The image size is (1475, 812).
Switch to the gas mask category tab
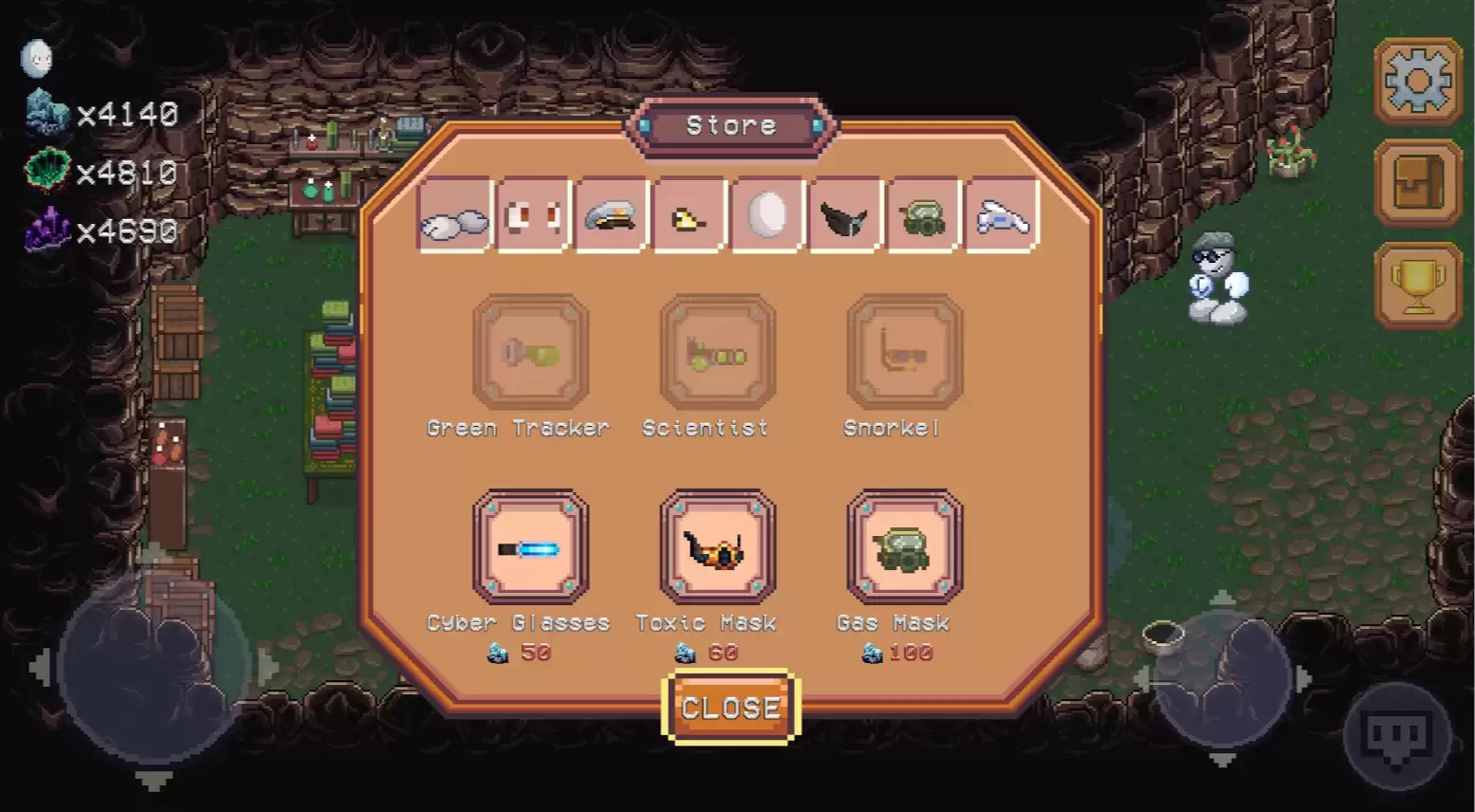(922, 216)
